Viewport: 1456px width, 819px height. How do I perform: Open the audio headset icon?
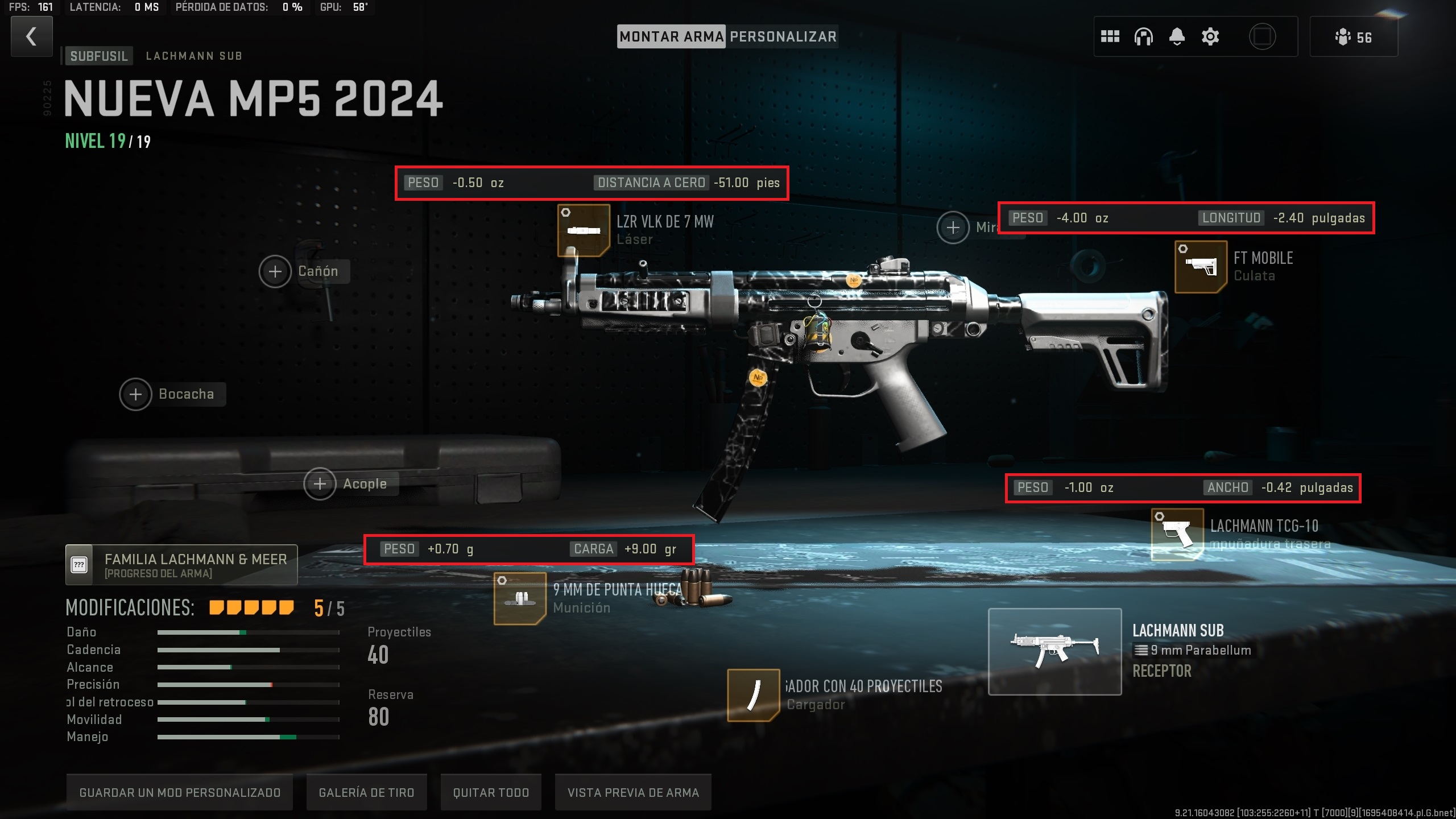coord(1144,37)
